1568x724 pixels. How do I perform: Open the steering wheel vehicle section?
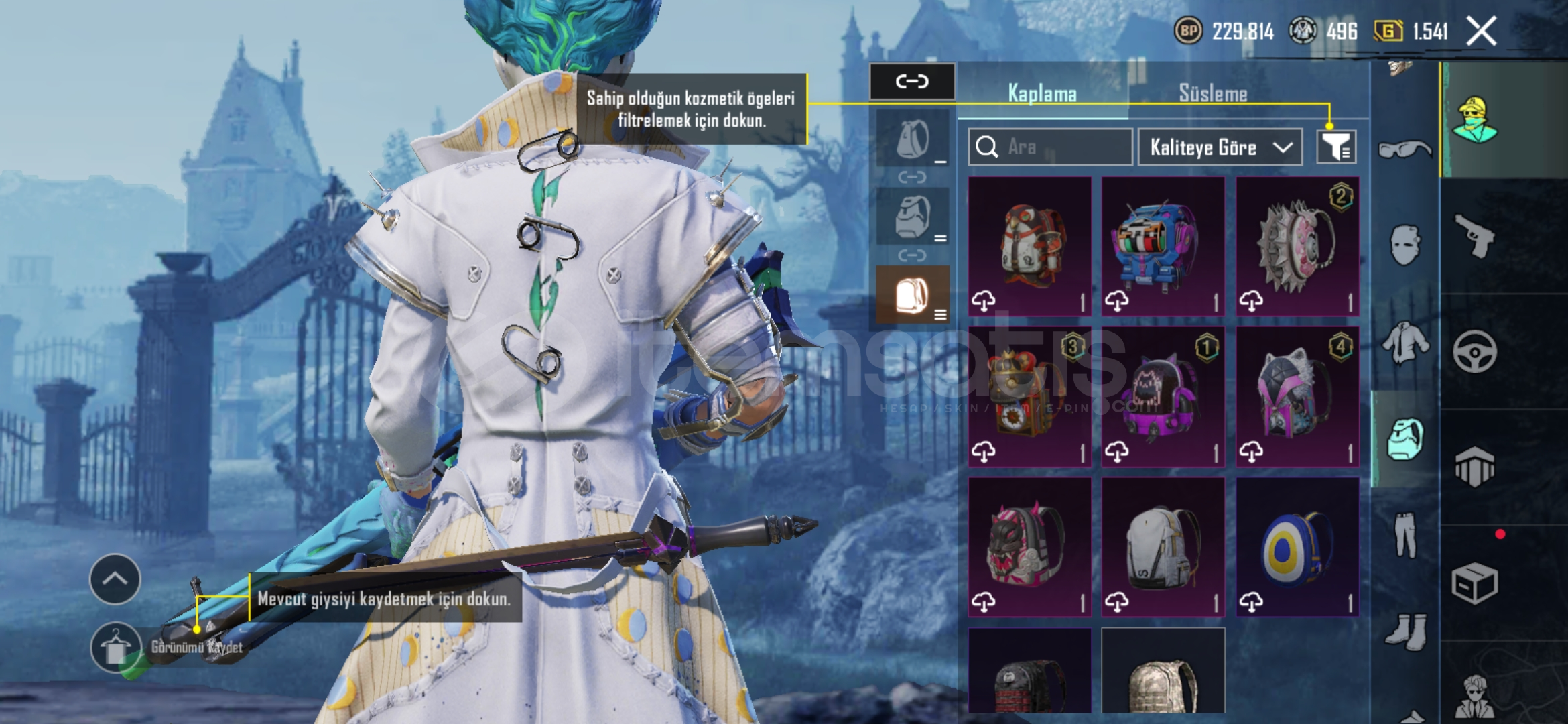[x=1476, y=351]
